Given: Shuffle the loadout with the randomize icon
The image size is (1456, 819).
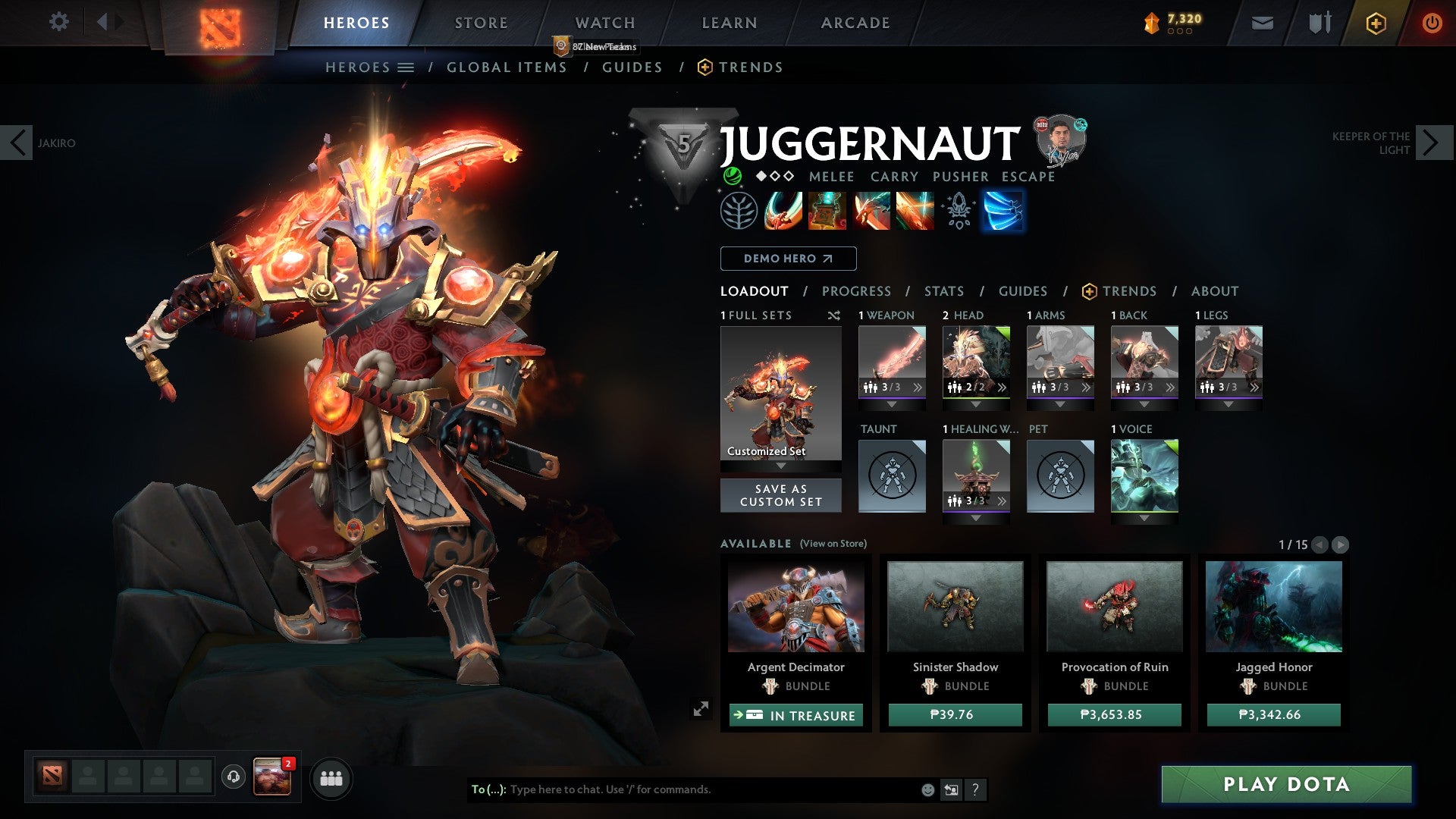Looking at the screenshot, I should click(x=834, y=315).
